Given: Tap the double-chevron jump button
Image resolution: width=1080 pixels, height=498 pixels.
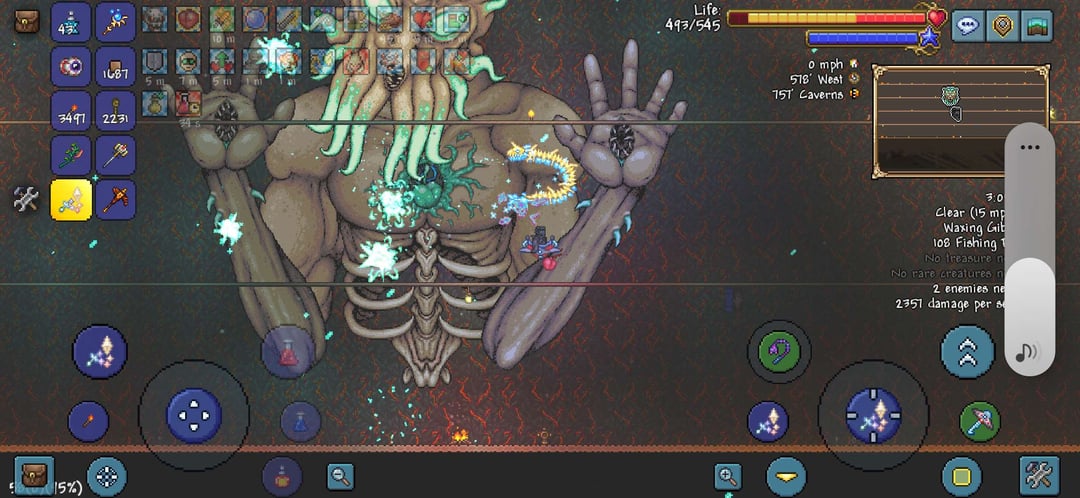Looking at the screenshot, I should click(x=967, y=351).
